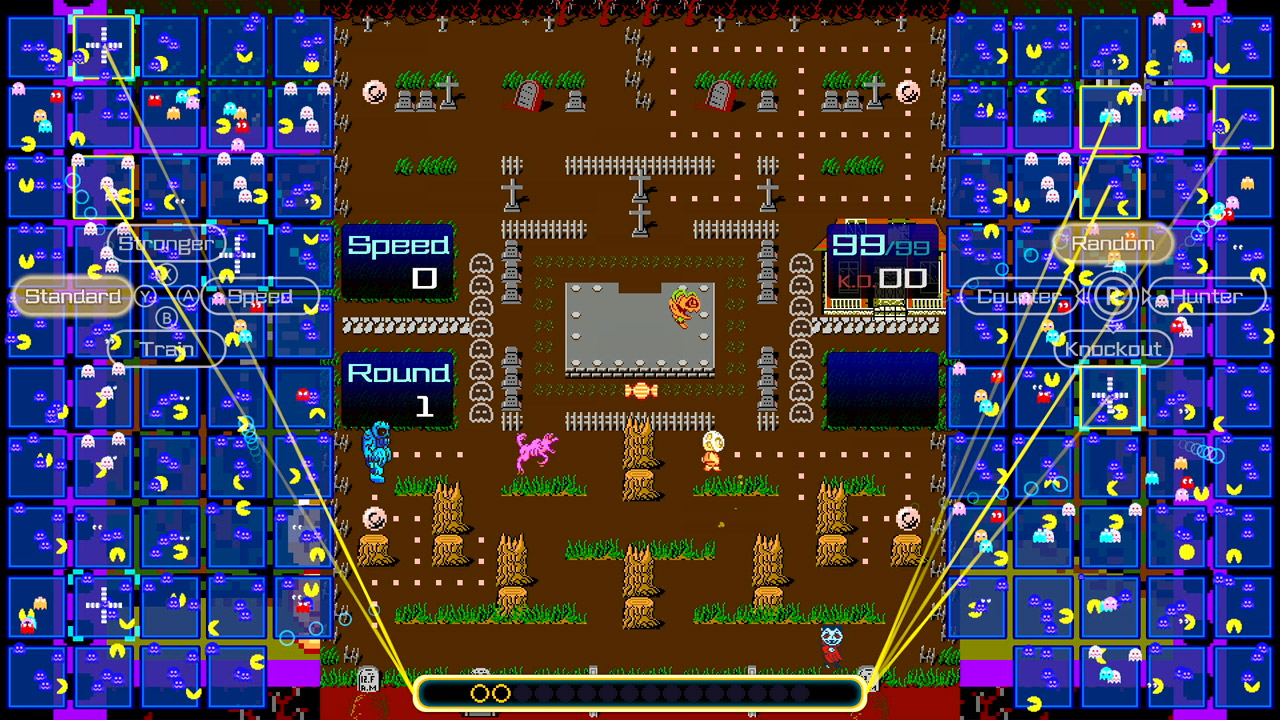Screen dimensions: 1280x720
Task: Select the Standard attack mode
Action: [x=72, y=296]
